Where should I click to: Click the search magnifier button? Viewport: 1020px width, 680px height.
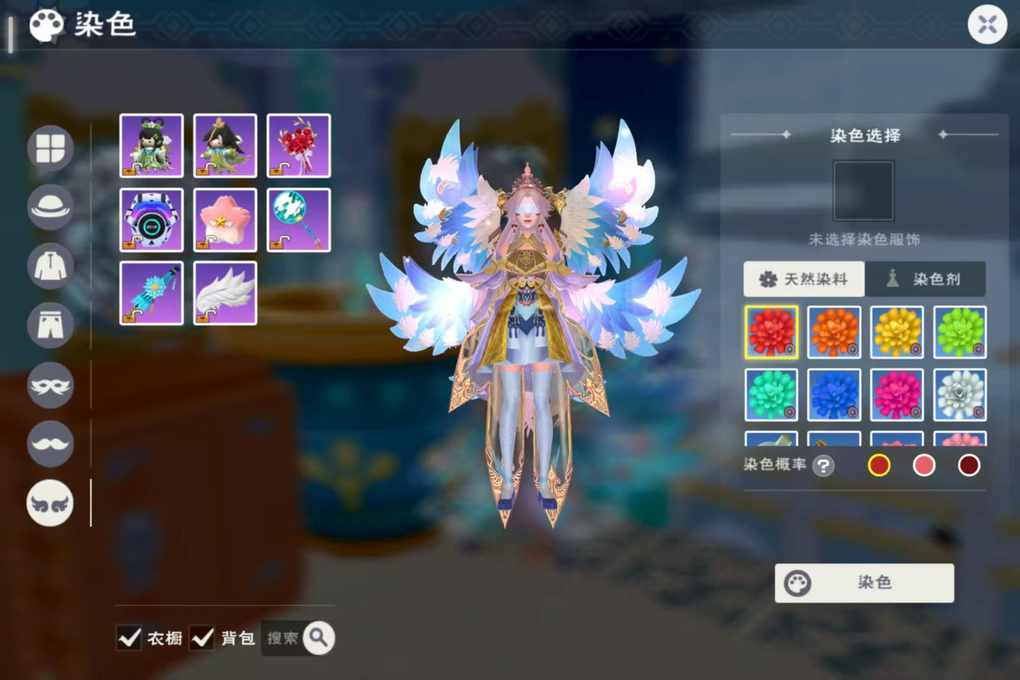tap(318, 637)
